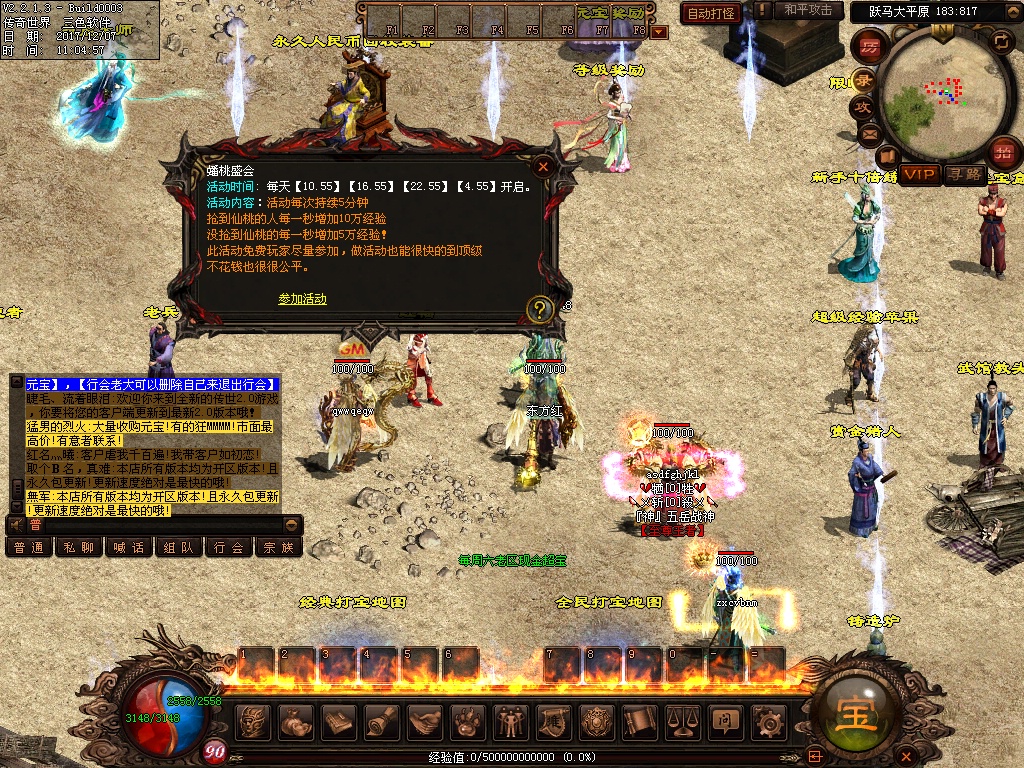The width and height of the screenshot is (1024, 768).
Task: Open the handshake icon in bottom bar
Action: pos(425,720)
